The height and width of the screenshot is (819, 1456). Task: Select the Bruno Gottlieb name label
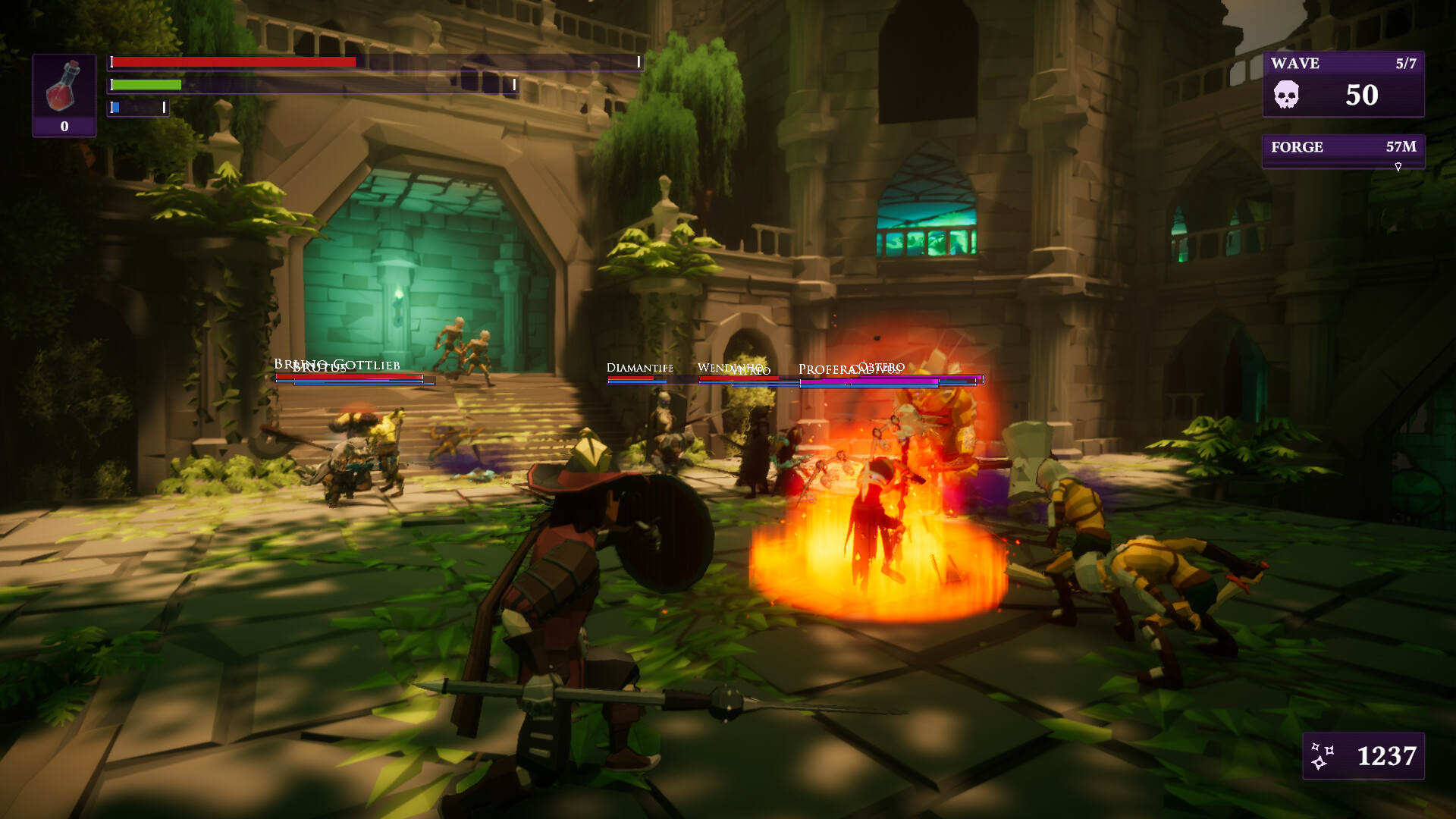tap(338, 365)
